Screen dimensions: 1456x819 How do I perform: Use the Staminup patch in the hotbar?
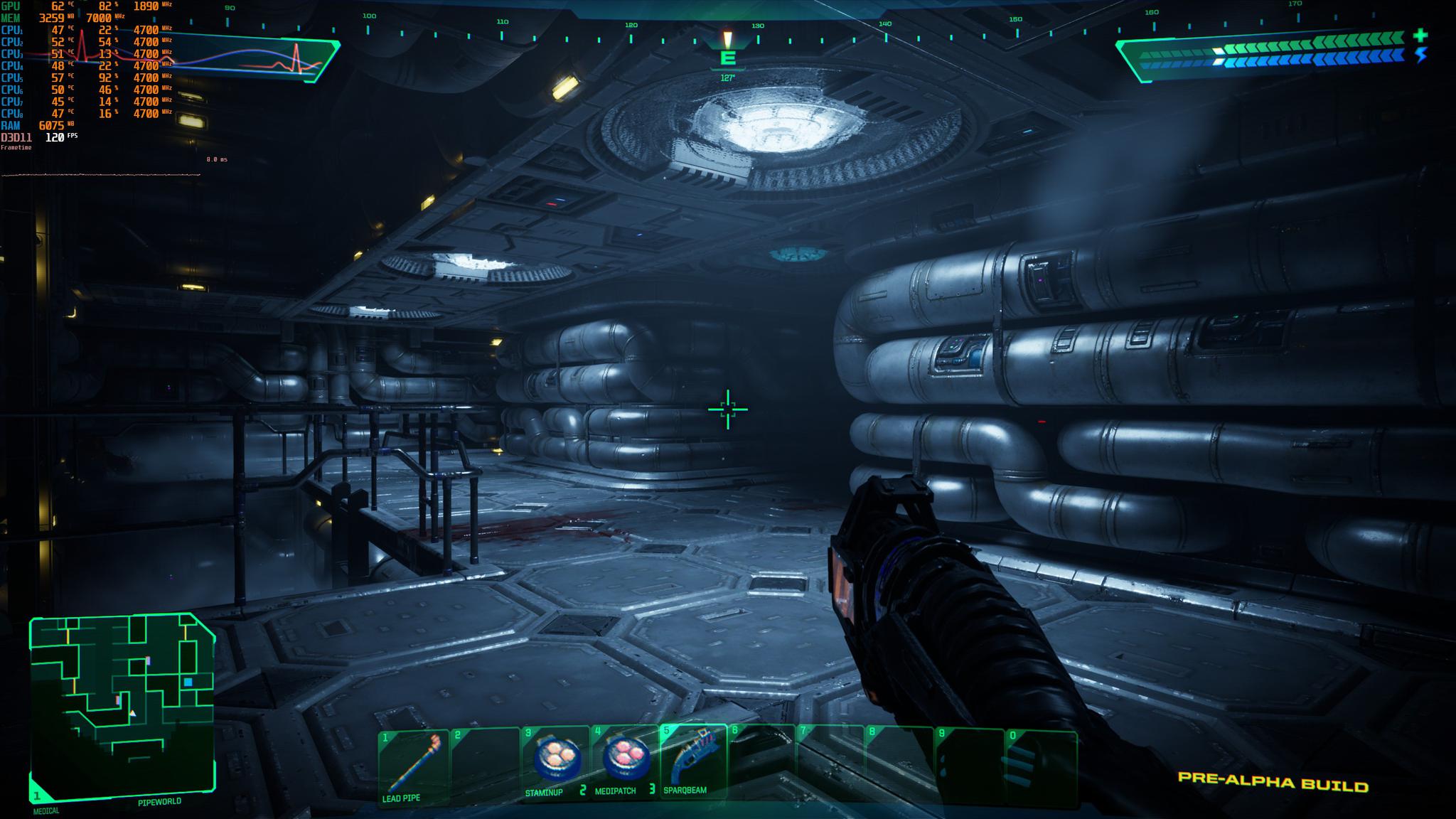click(x=555, y=765)
